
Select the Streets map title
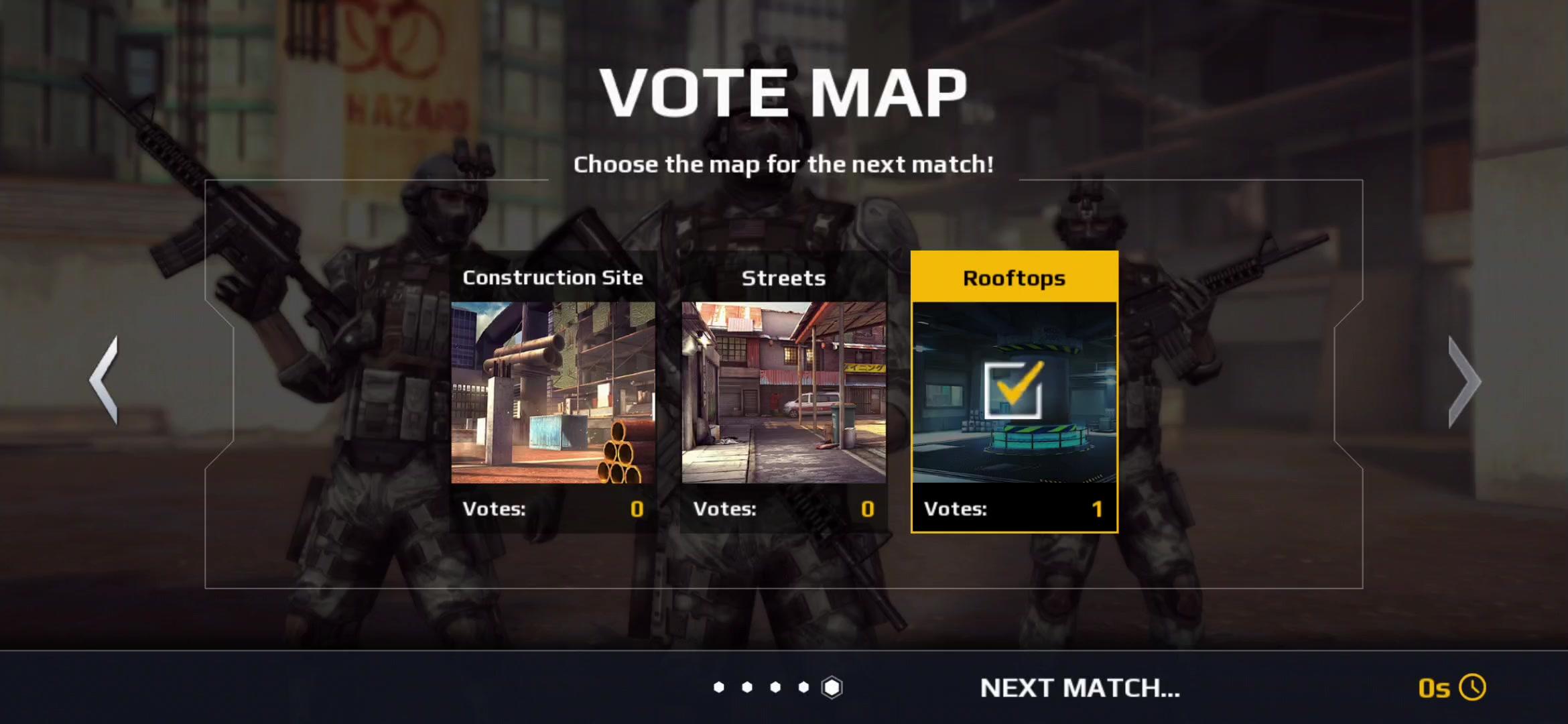tap(784, 278)
